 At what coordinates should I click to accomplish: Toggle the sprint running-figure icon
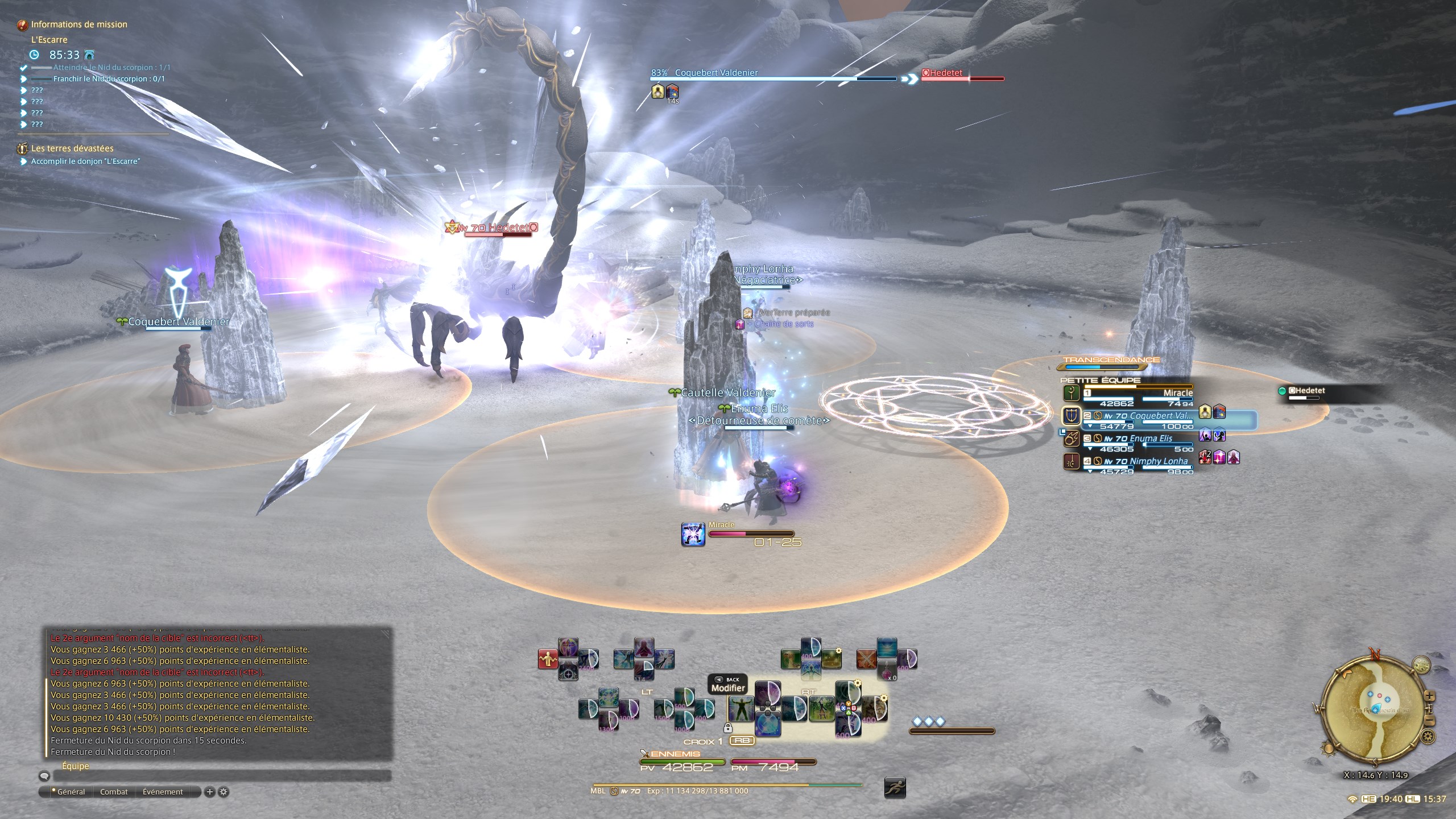tap(895, 788)
